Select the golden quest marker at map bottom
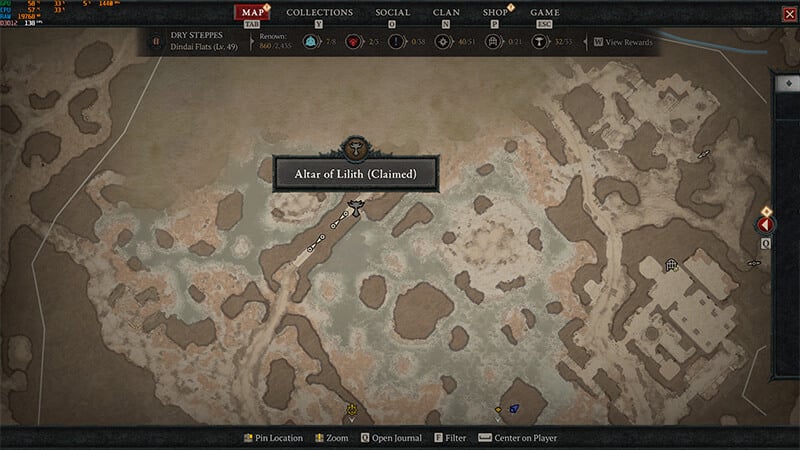 point(352,410)
